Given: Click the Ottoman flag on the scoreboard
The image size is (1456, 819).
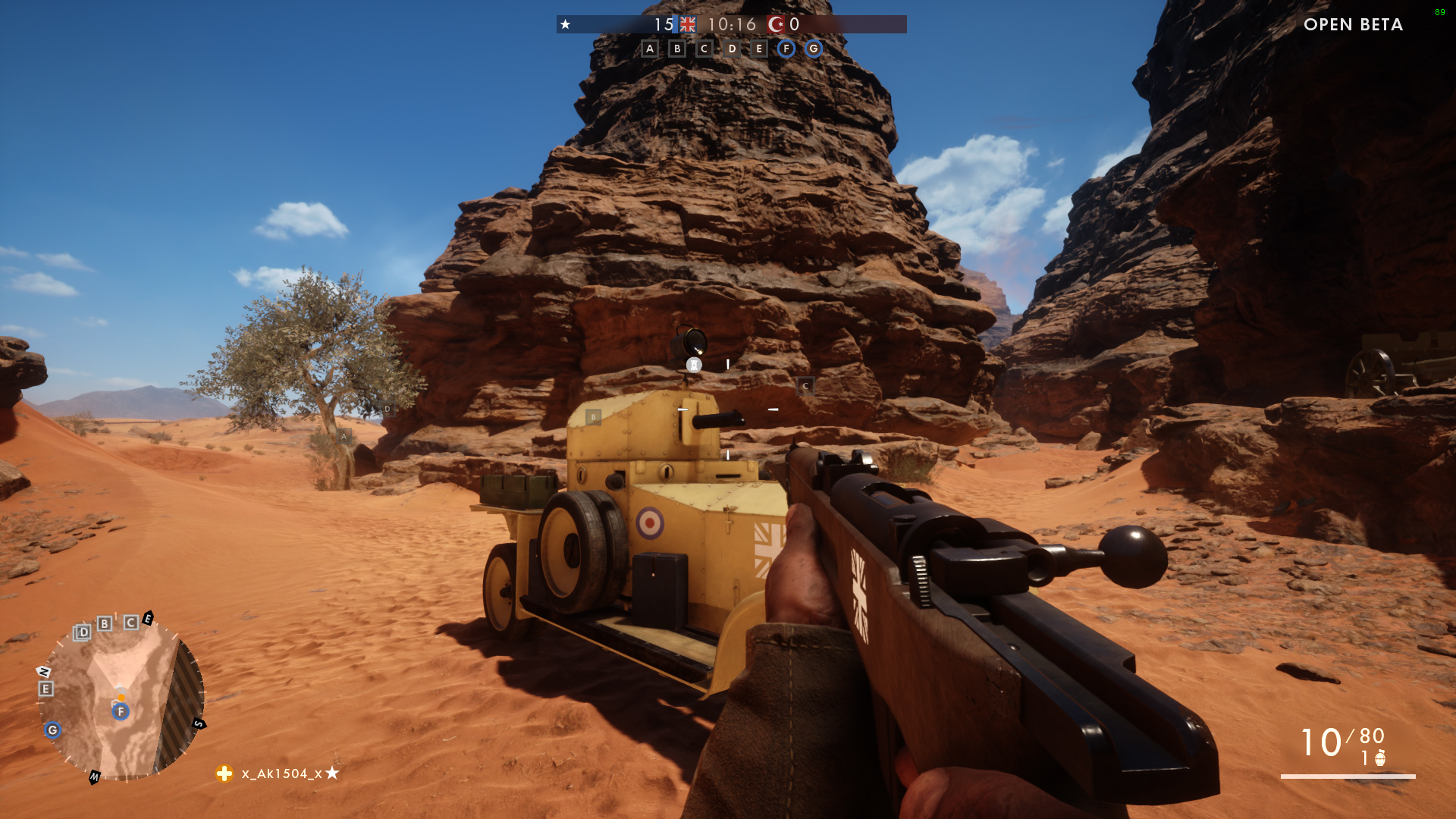Looking at the screenshot, I should (776, 24).
